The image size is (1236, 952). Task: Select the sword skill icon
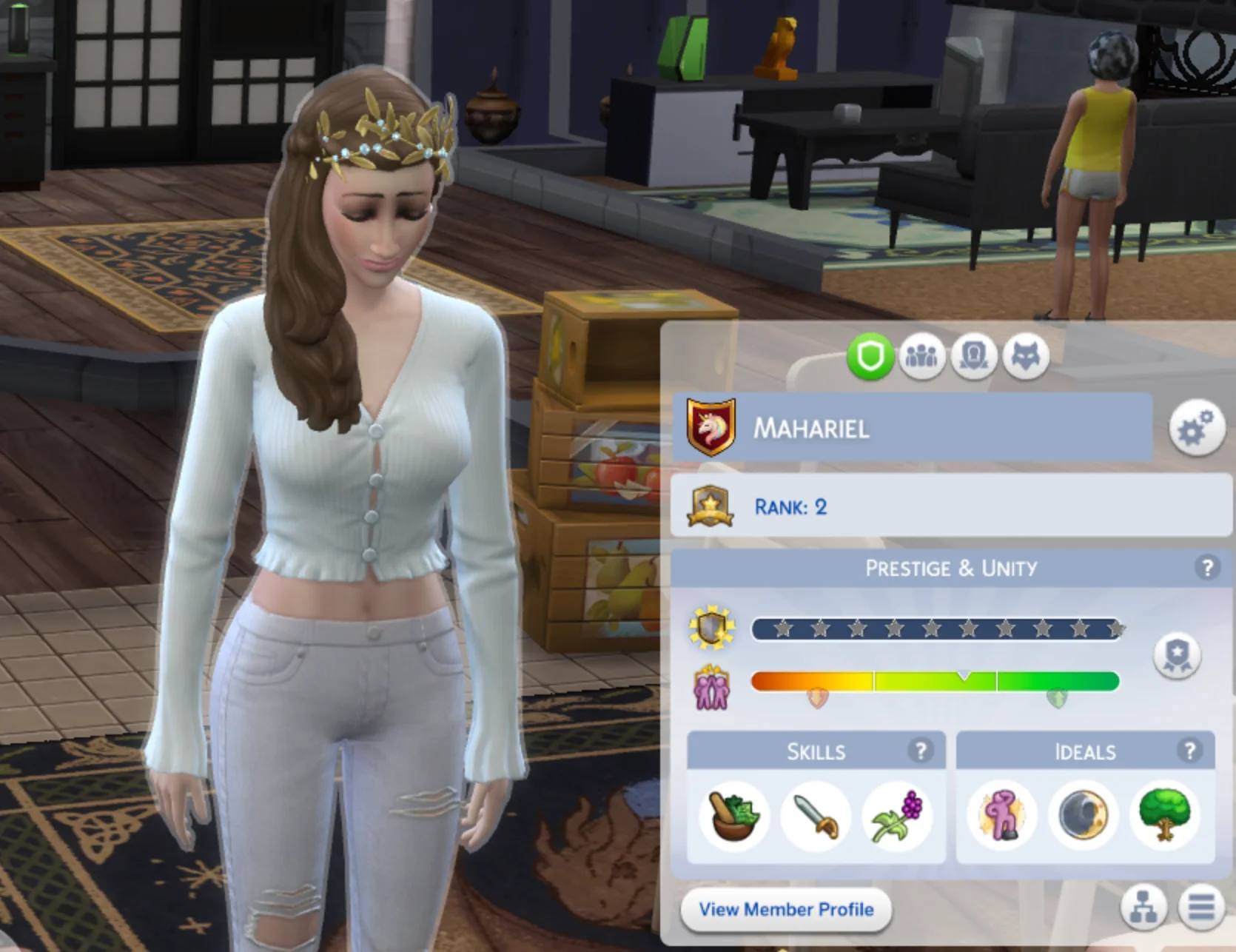pos(816,817)
